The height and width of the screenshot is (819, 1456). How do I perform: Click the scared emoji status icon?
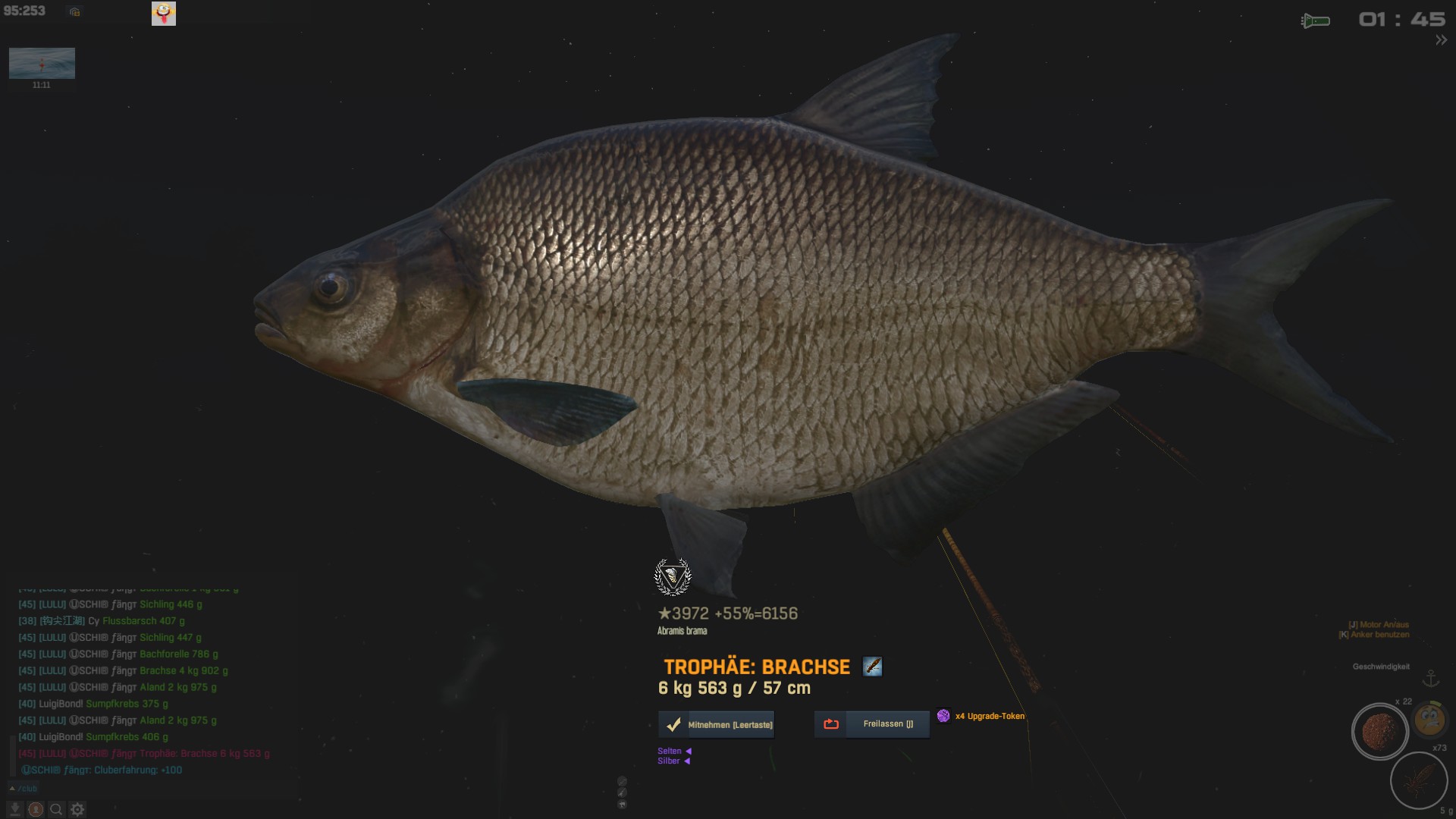click(1429, 719)
